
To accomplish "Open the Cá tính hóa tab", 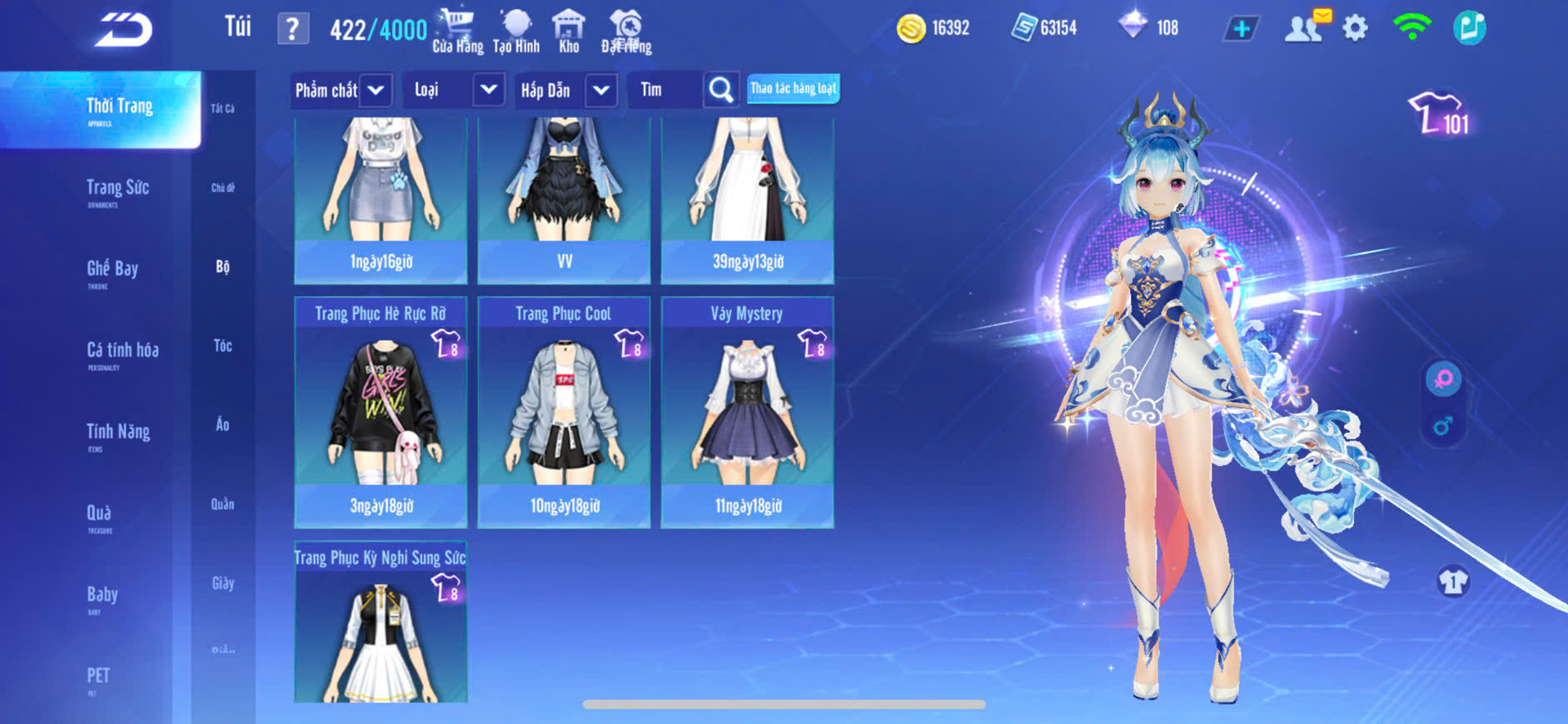I will tap(122, 352).
